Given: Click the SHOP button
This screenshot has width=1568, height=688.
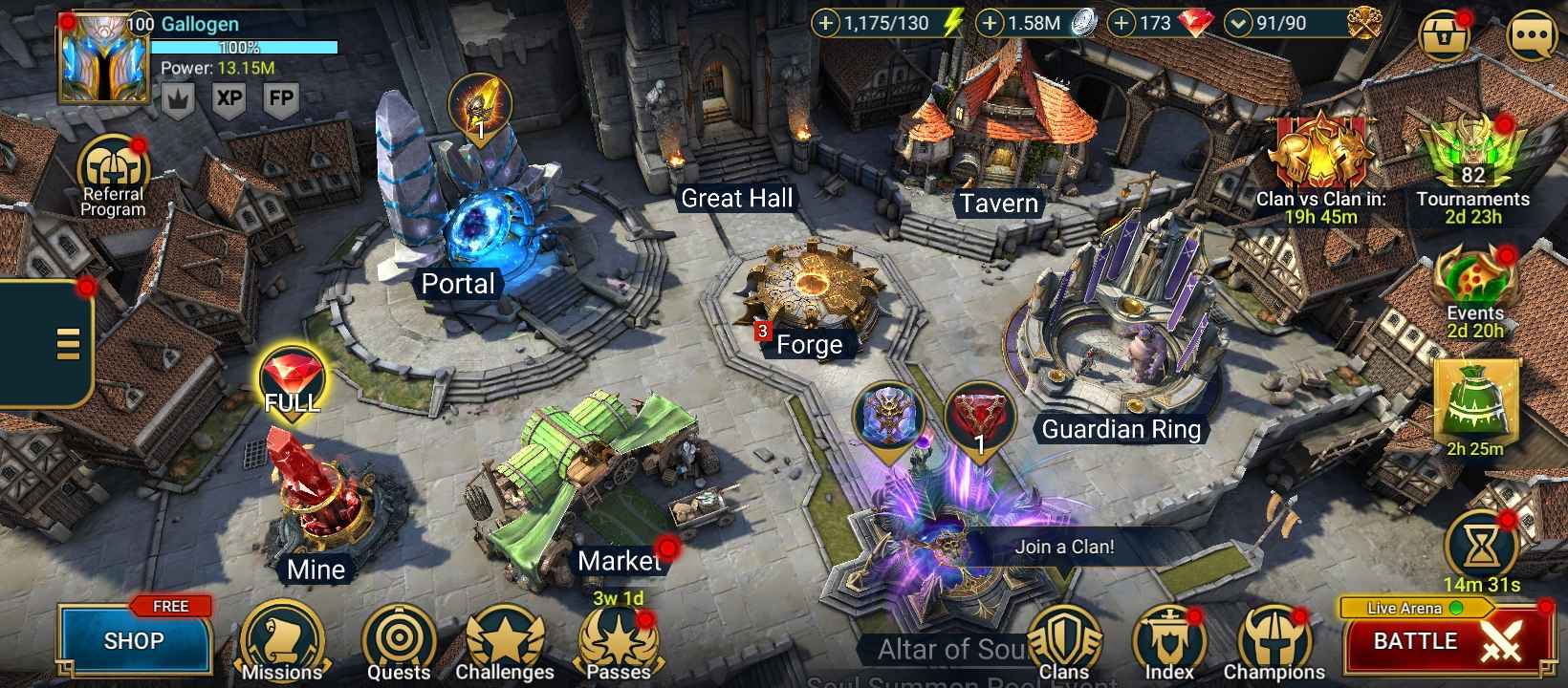Looking at the screenshot, I should (x=134, y=641).
